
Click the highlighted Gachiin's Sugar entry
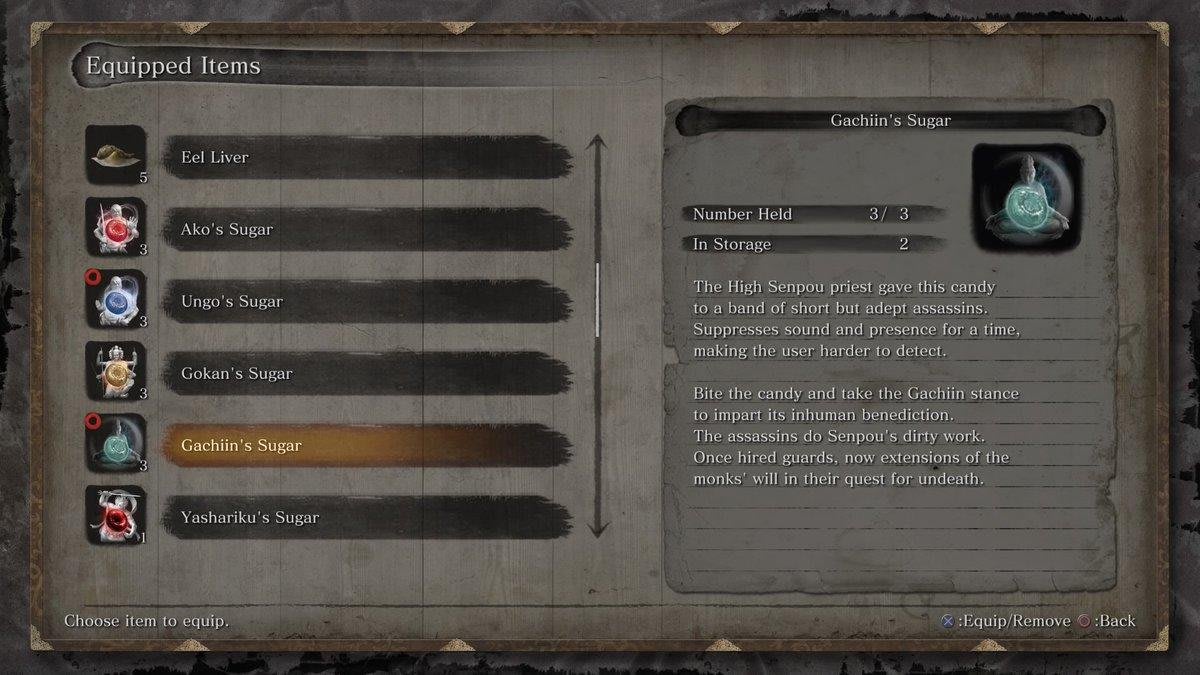[366, 446]
